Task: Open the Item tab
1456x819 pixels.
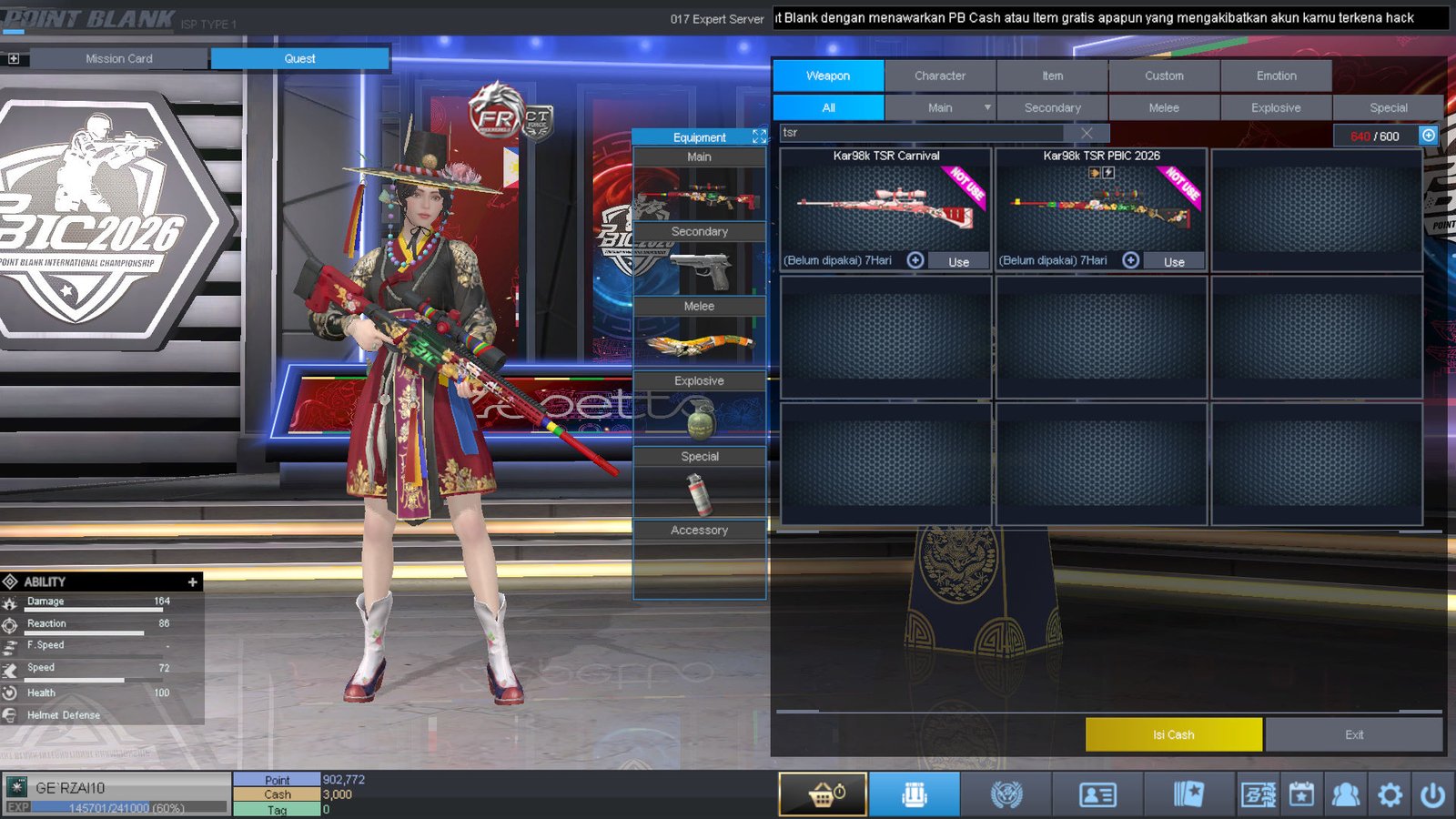Action: (x=1052, y=76)
